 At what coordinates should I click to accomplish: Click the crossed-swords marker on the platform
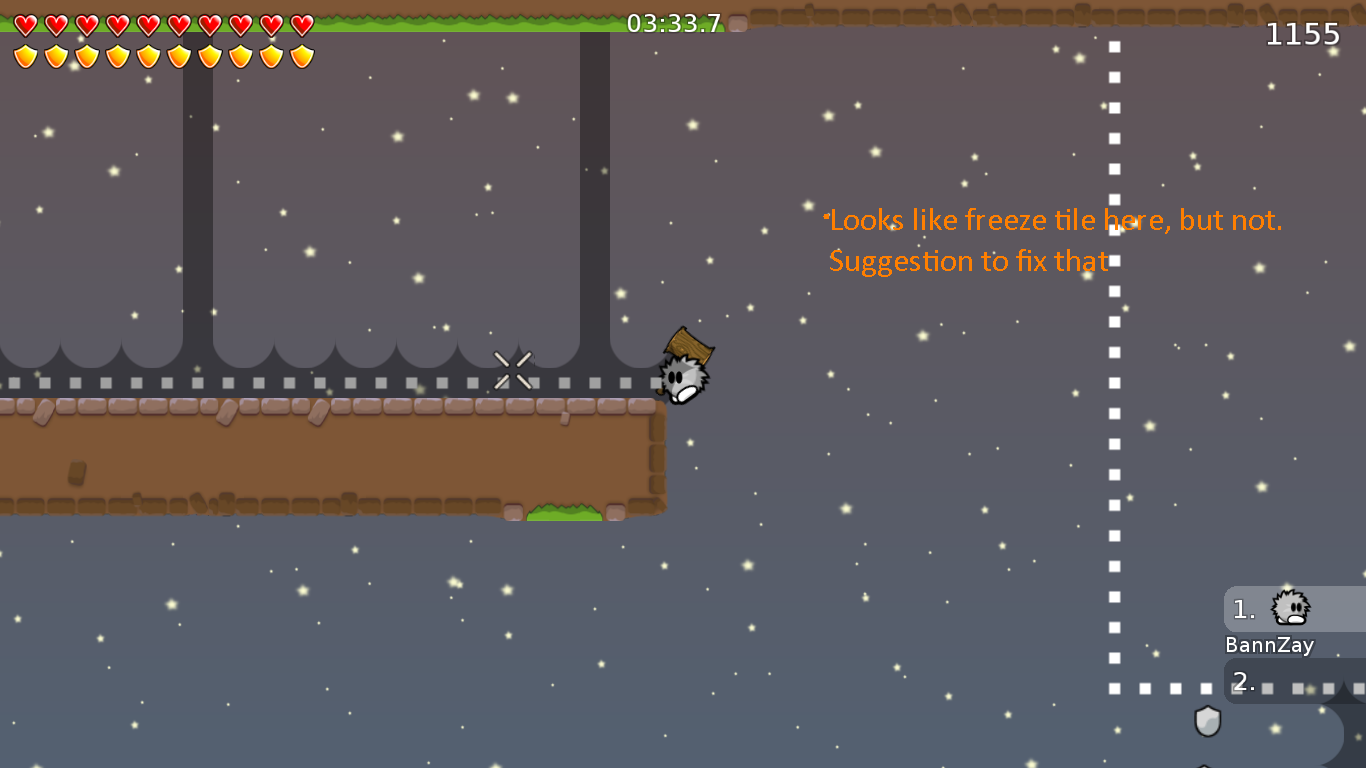click(513, 369)
